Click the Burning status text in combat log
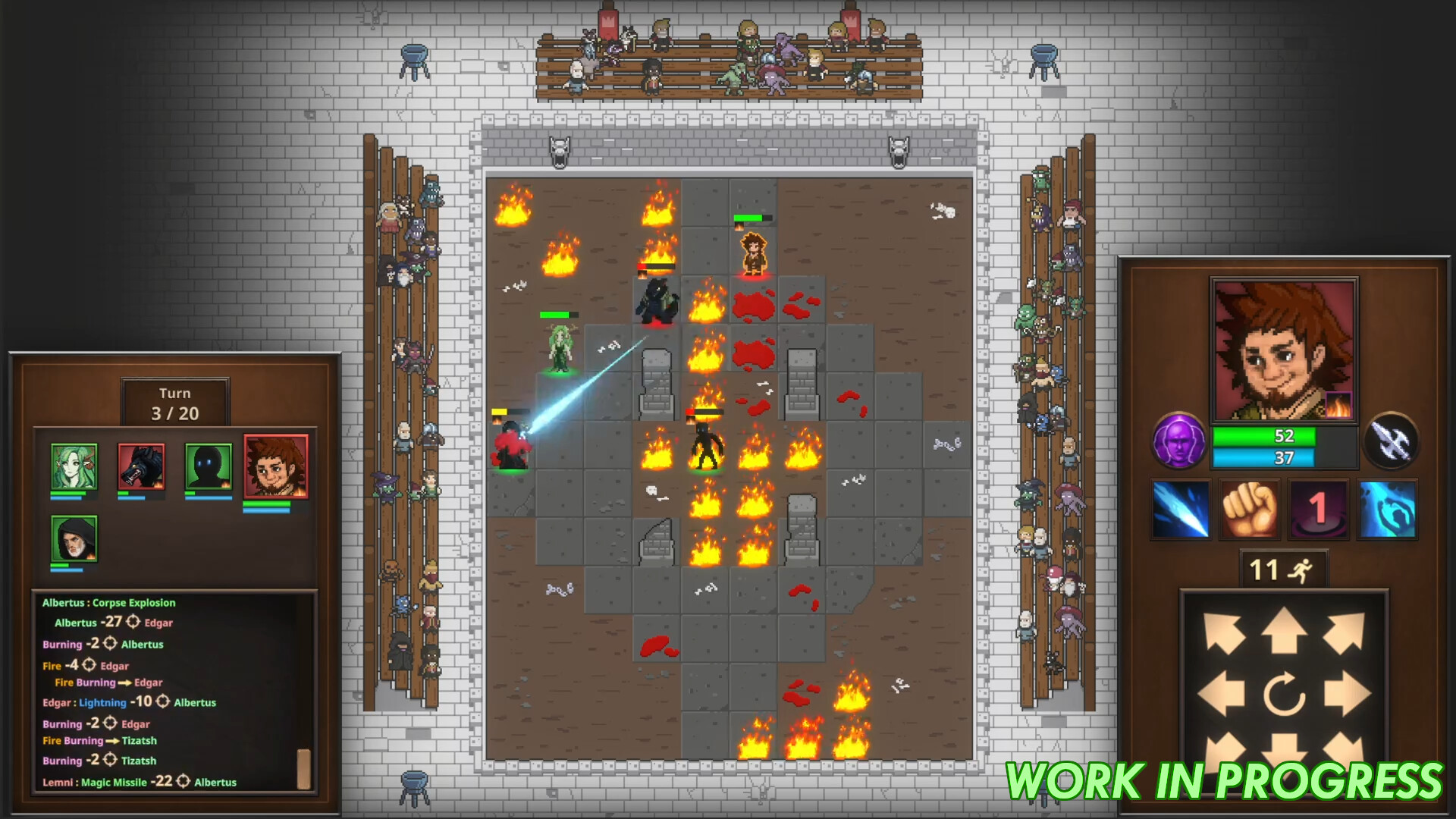This screenshot has height=819, width=1456. pyautogui.click(x=62, y=645)
